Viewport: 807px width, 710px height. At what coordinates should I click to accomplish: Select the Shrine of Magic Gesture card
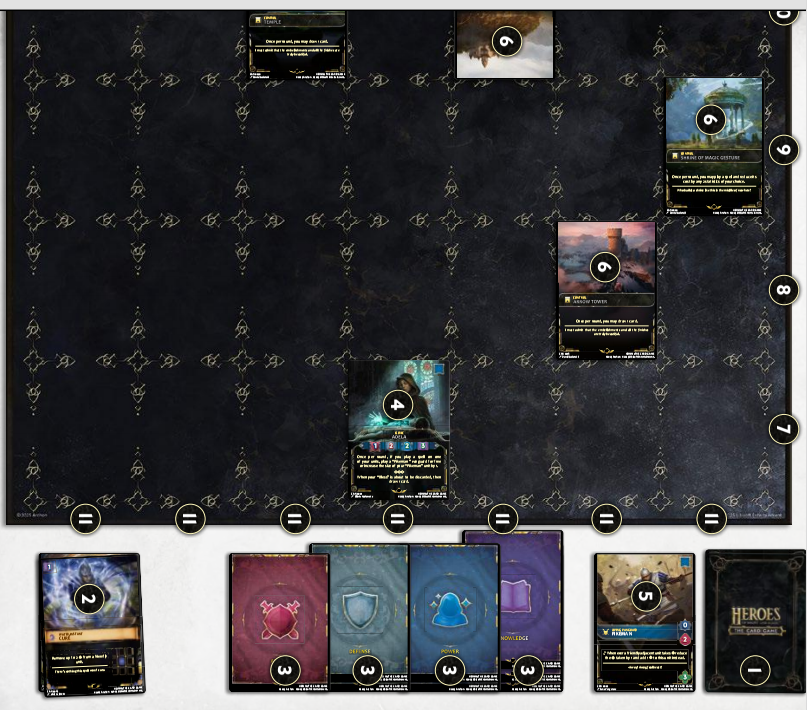[714, 147]
